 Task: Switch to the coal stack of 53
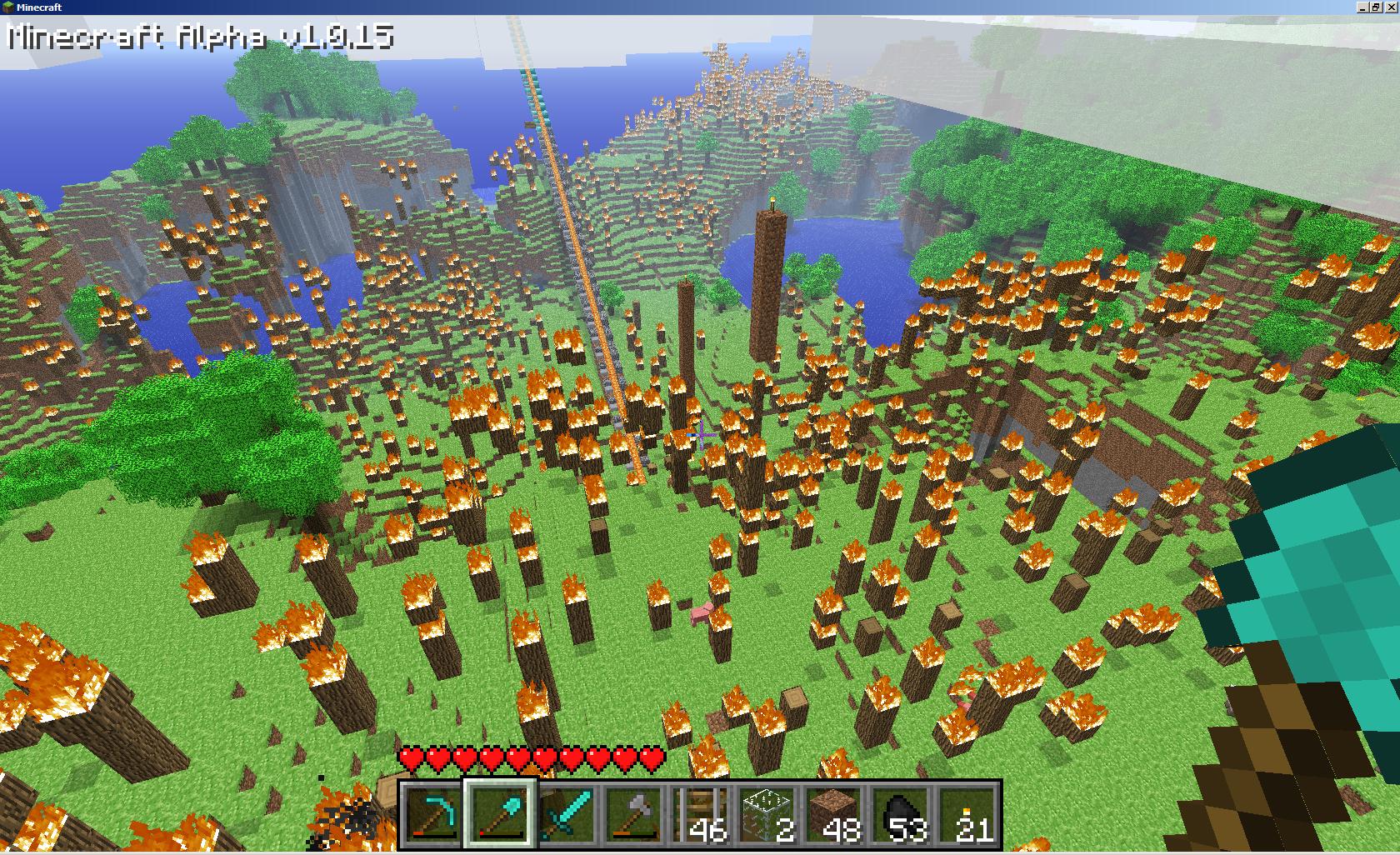point(901,814)
